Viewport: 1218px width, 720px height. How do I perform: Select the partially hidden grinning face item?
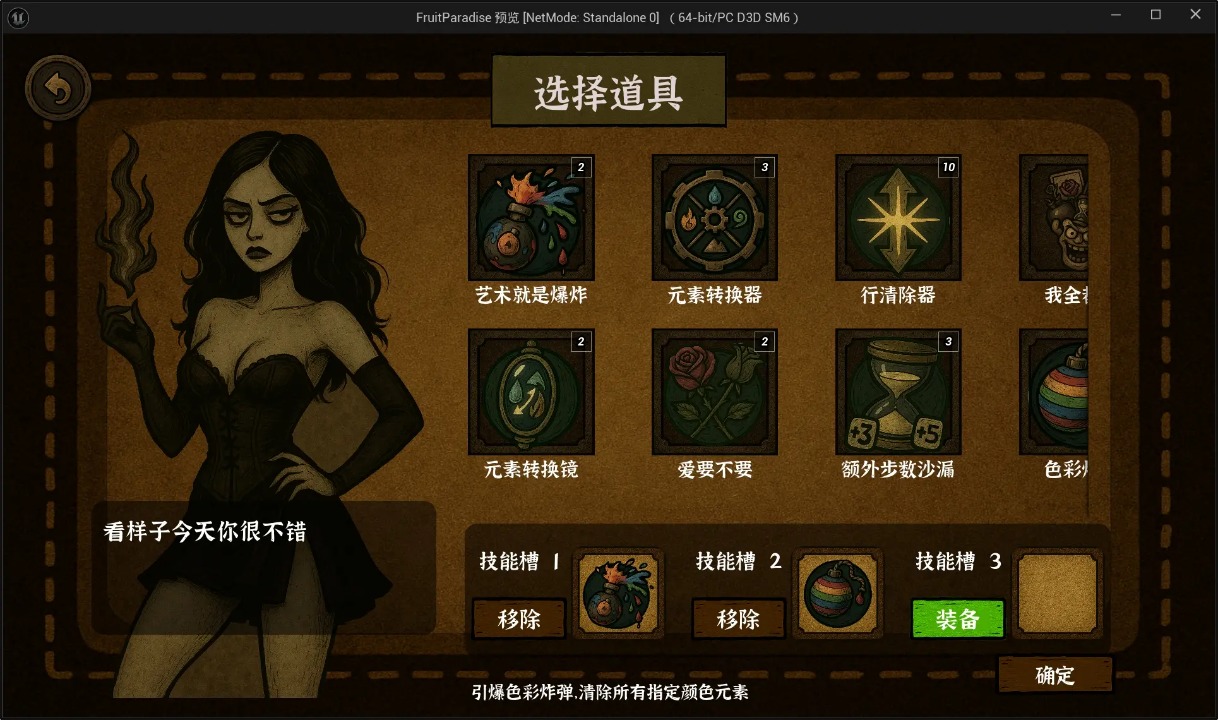[x=1055, y=218]
